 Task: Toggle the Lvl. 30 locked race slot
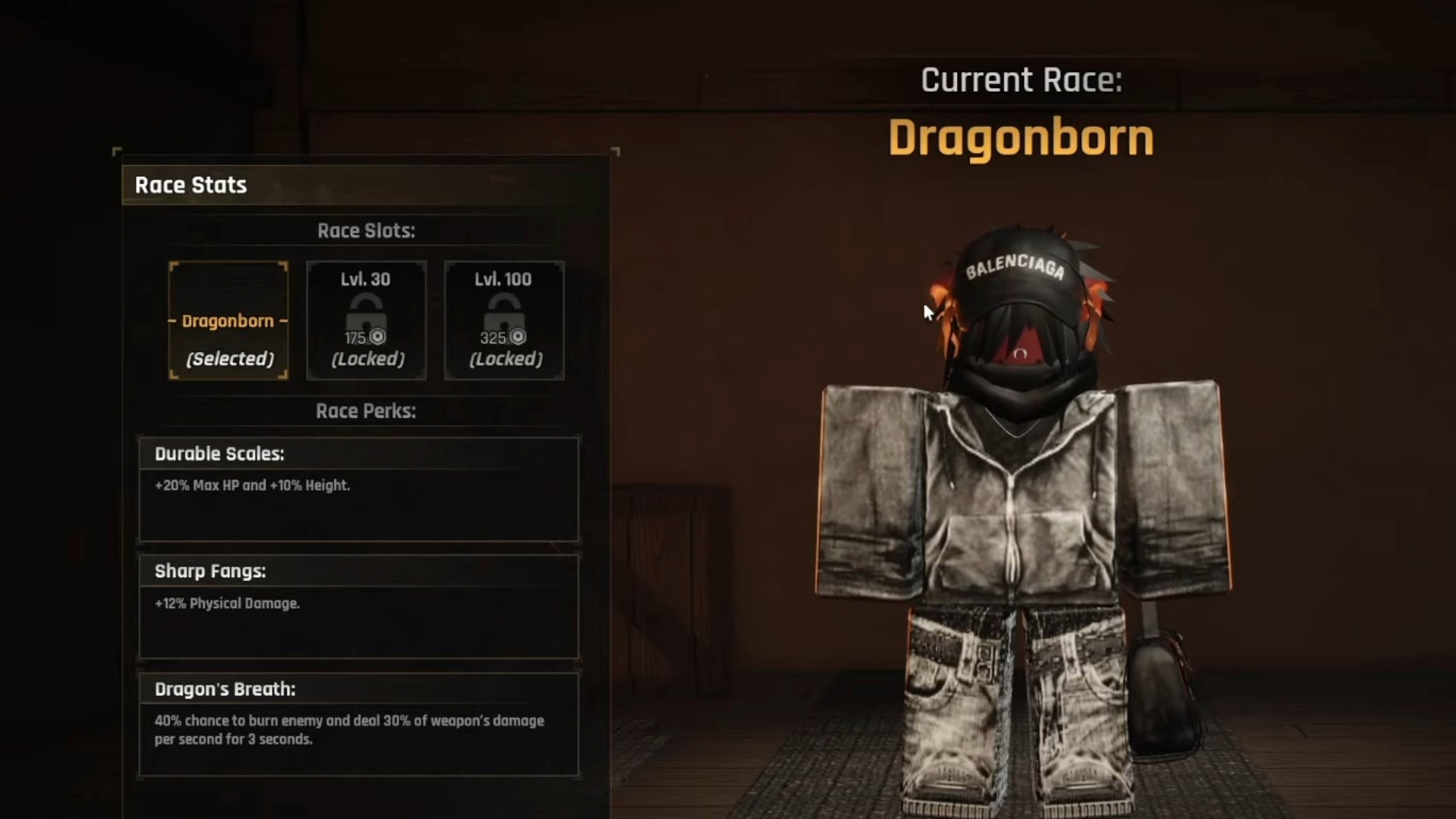[x=366, y=320]
